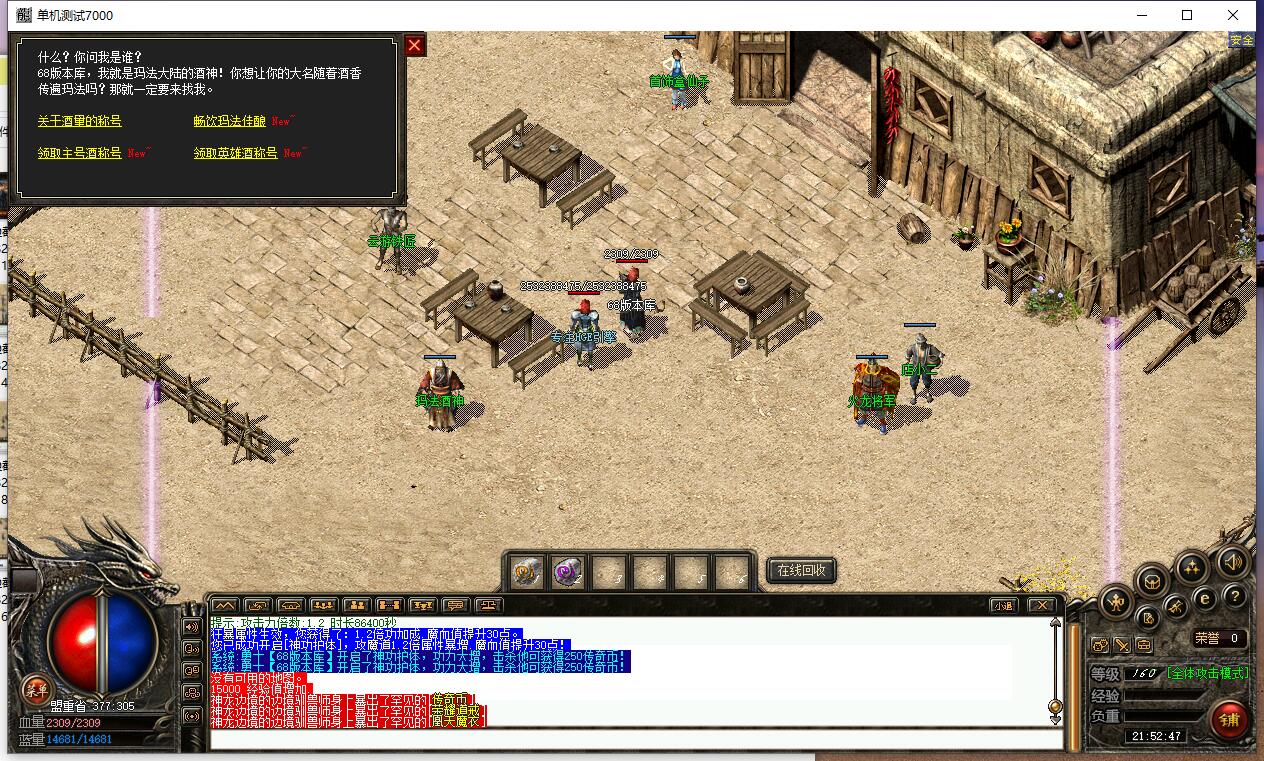Click the chat text input box
1264x761 pixels.
[635, 740]
